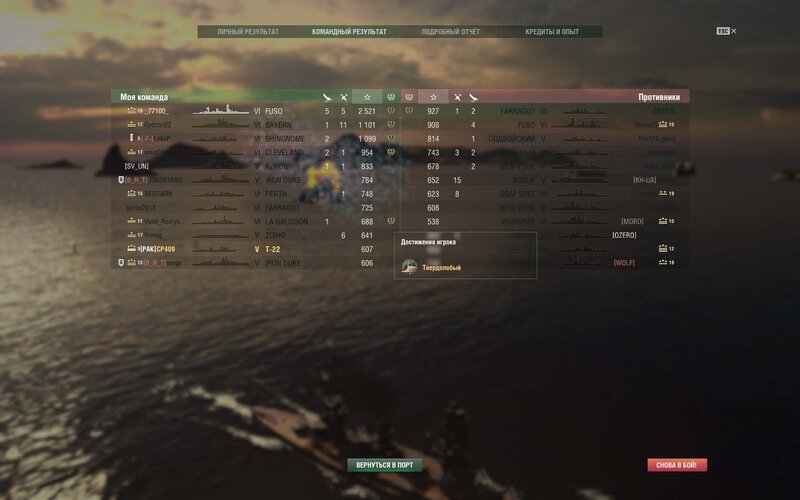Select the highlighted CP409 T-22 row
This screenshot has height=500, width=800.
(x=240, y=249)
